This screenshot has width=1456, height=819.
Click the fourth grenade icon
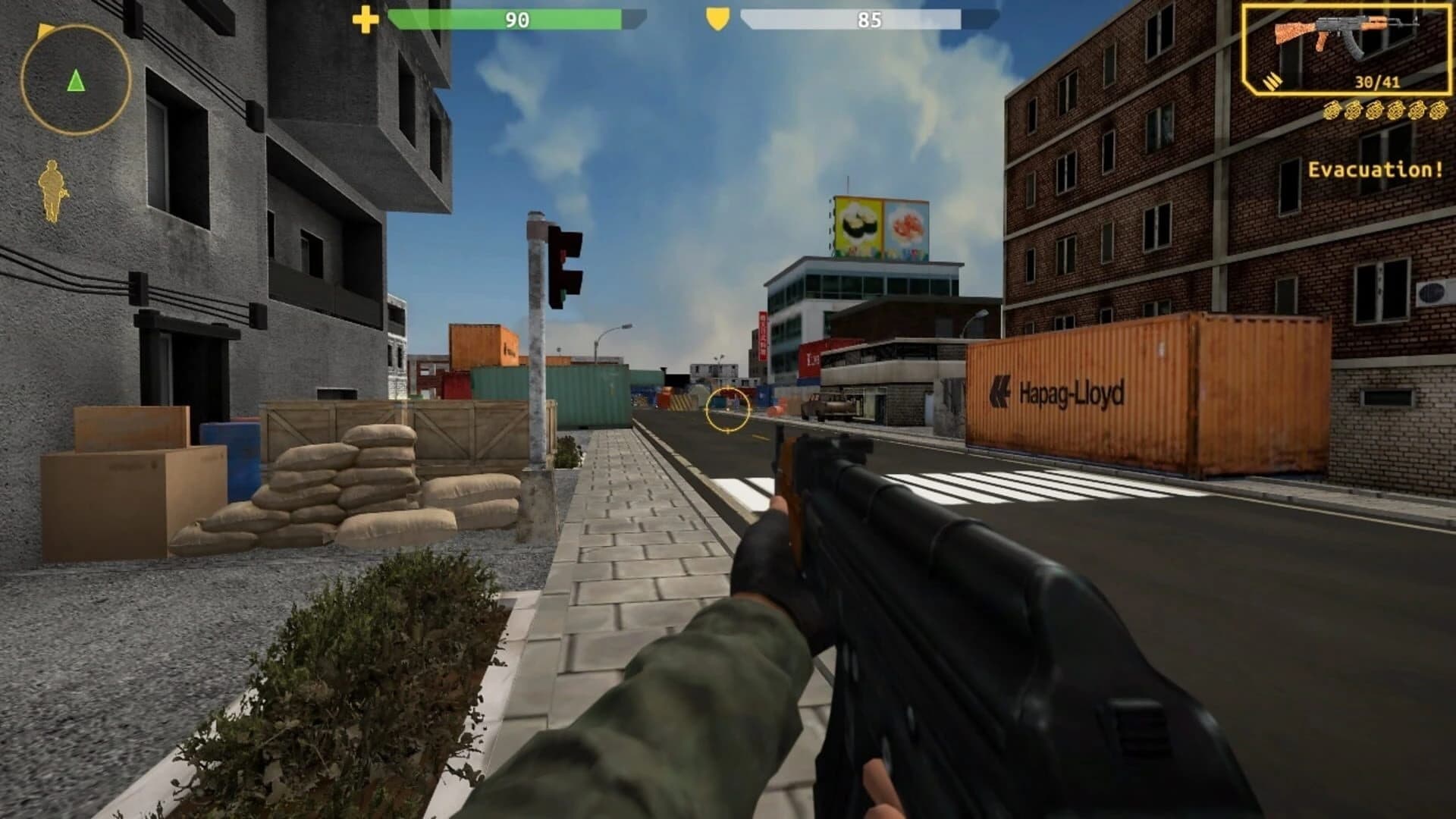pyautogui.click(x=1397, y=111)
